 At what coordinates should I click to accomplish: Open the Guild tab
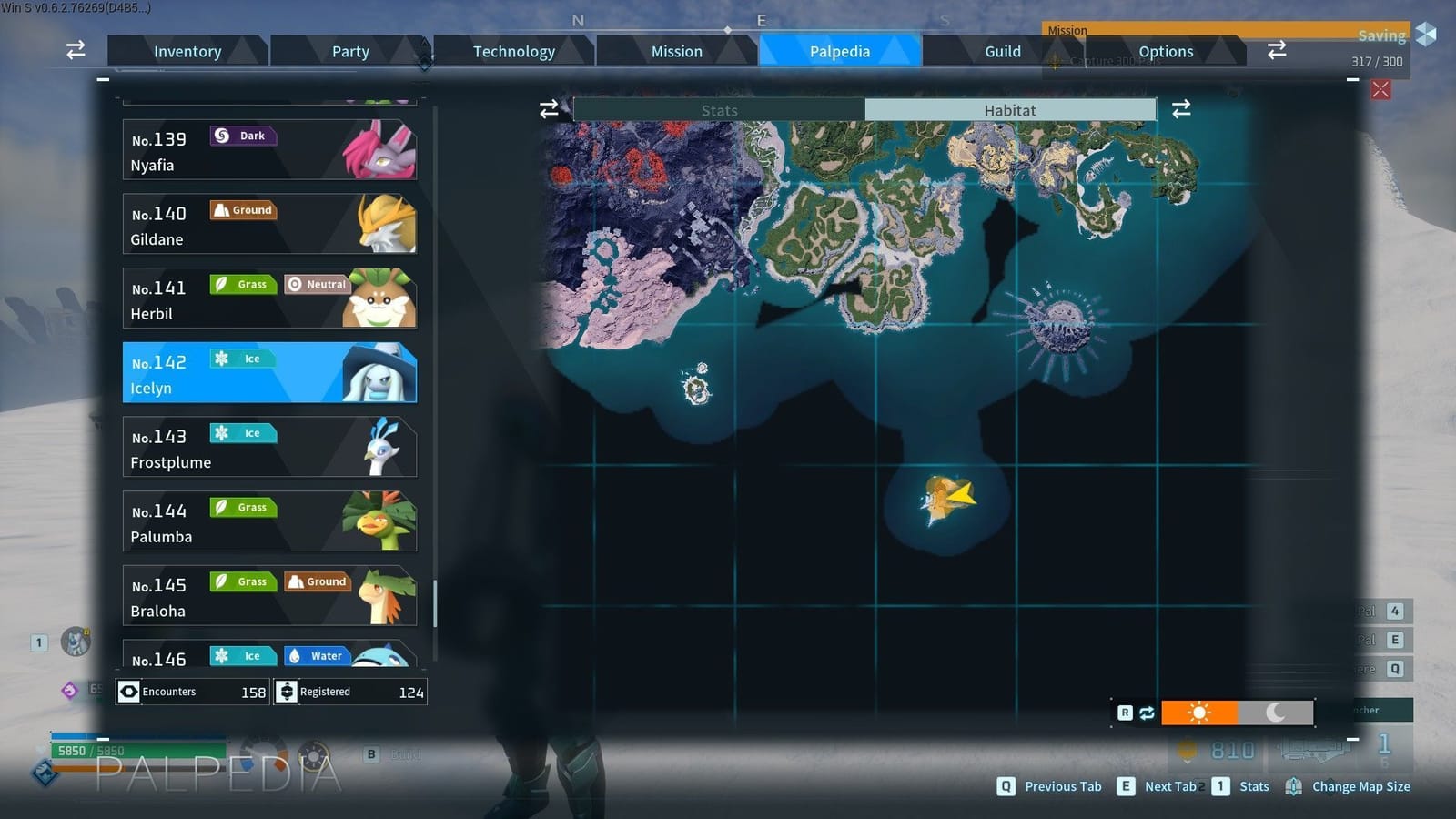[x=1002, y=51]
